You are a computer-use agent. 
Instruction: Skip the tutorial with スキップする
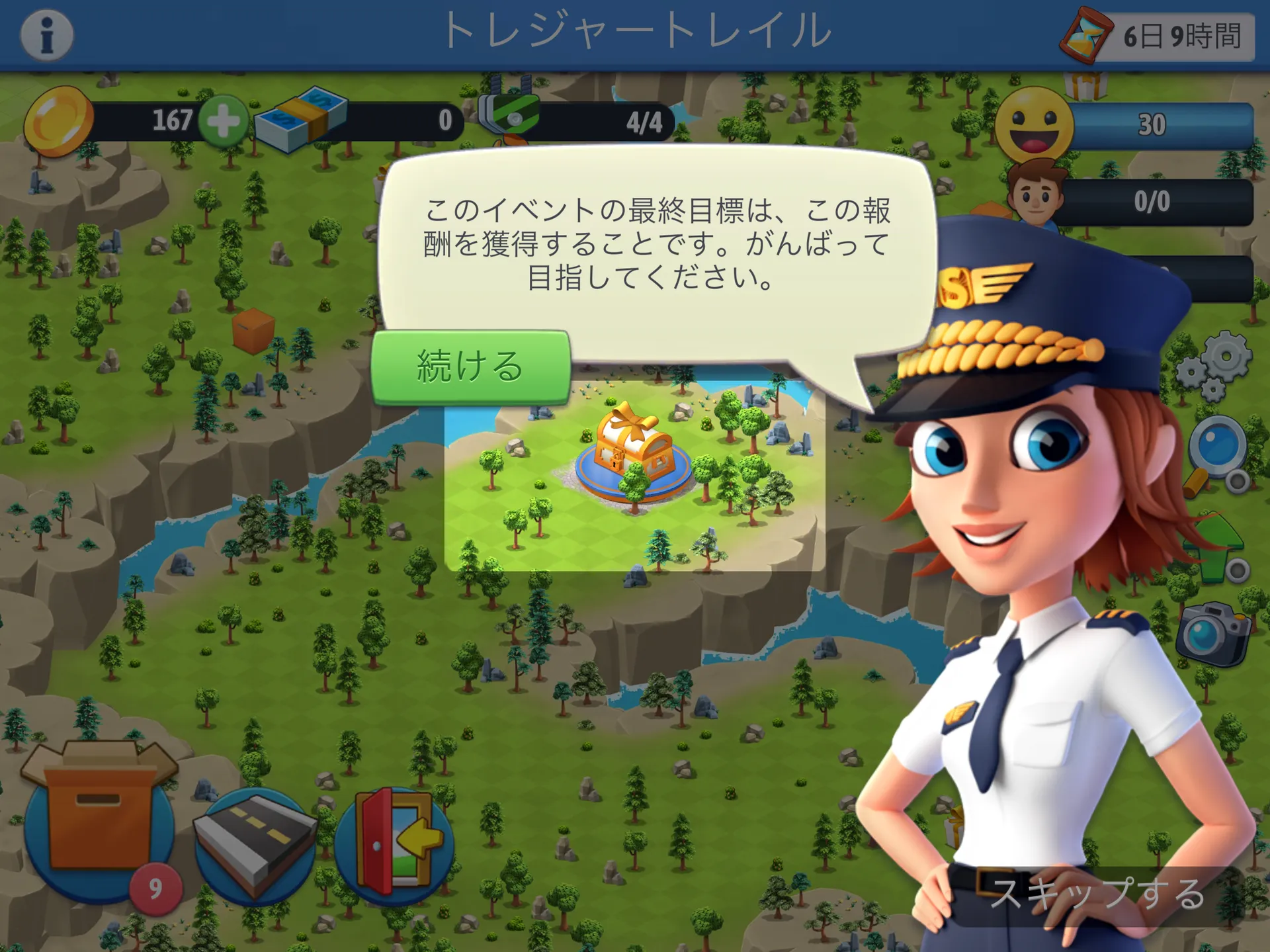click(x=1097, y=893)
